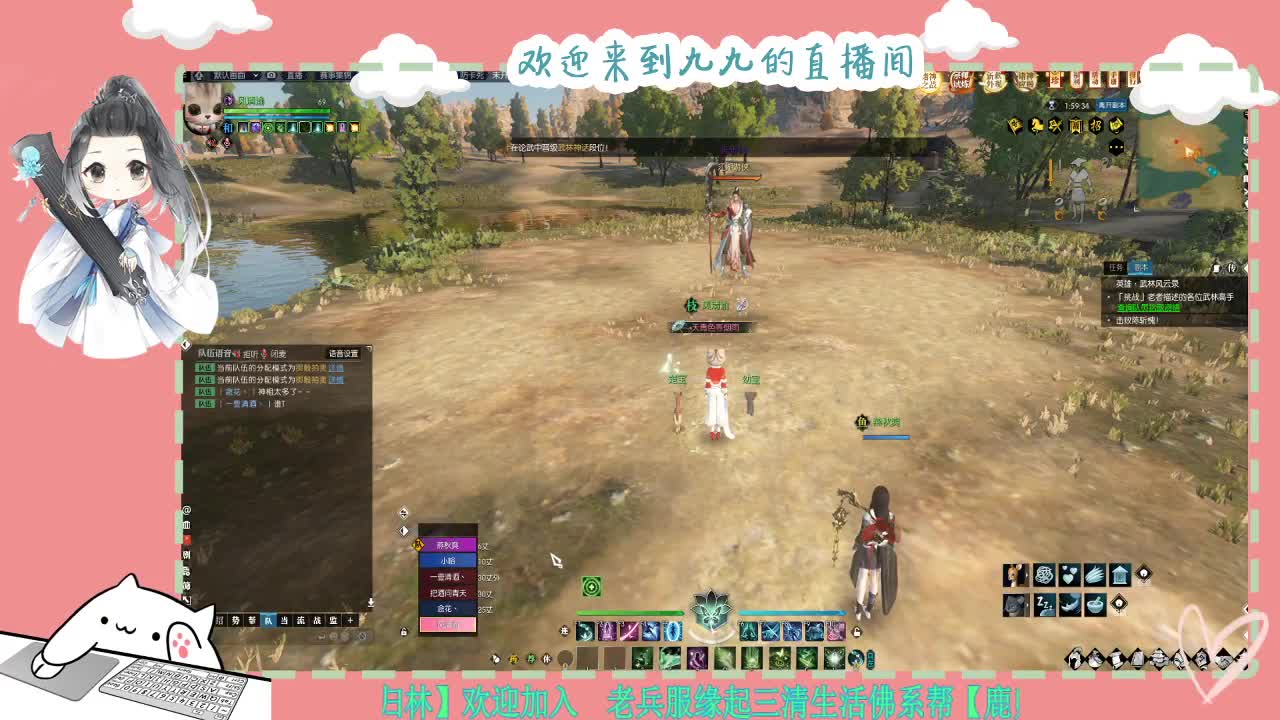Click the camera icon in the top toolbar
Screen dimensions: 1280x720
pos(272,74)
